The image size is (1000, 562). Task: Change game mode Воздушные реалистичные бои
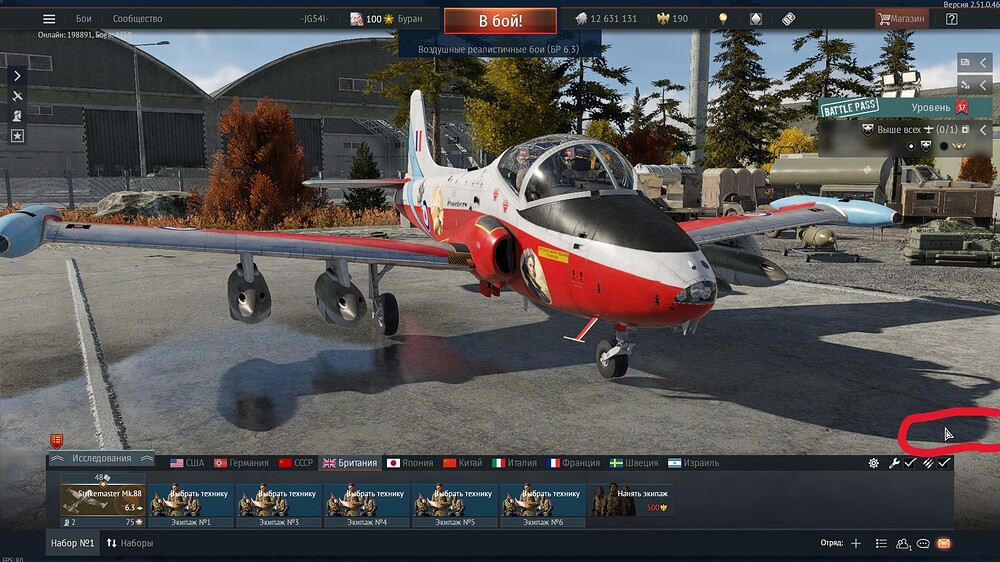499,46
